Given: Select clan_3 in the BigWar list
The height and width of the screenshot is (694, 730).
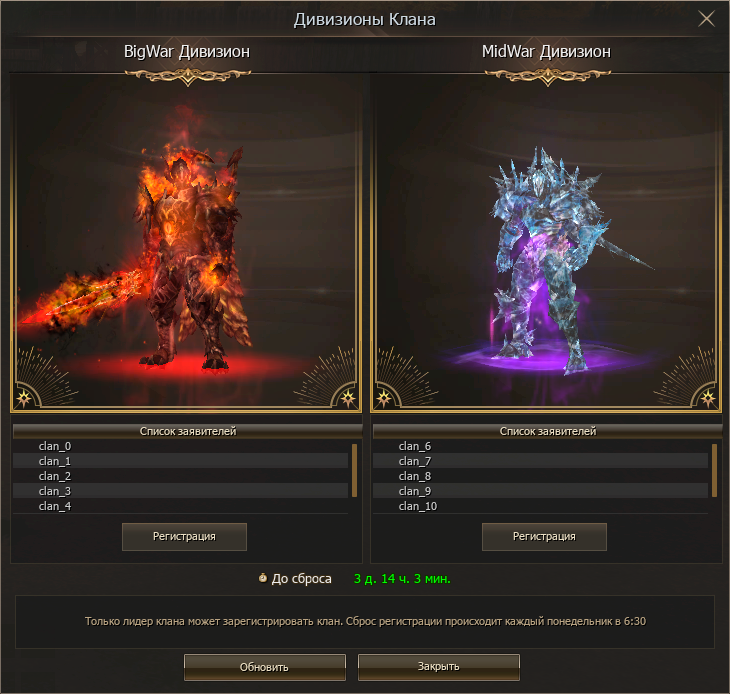Looking at the screenshot, I should click(180, 491).
